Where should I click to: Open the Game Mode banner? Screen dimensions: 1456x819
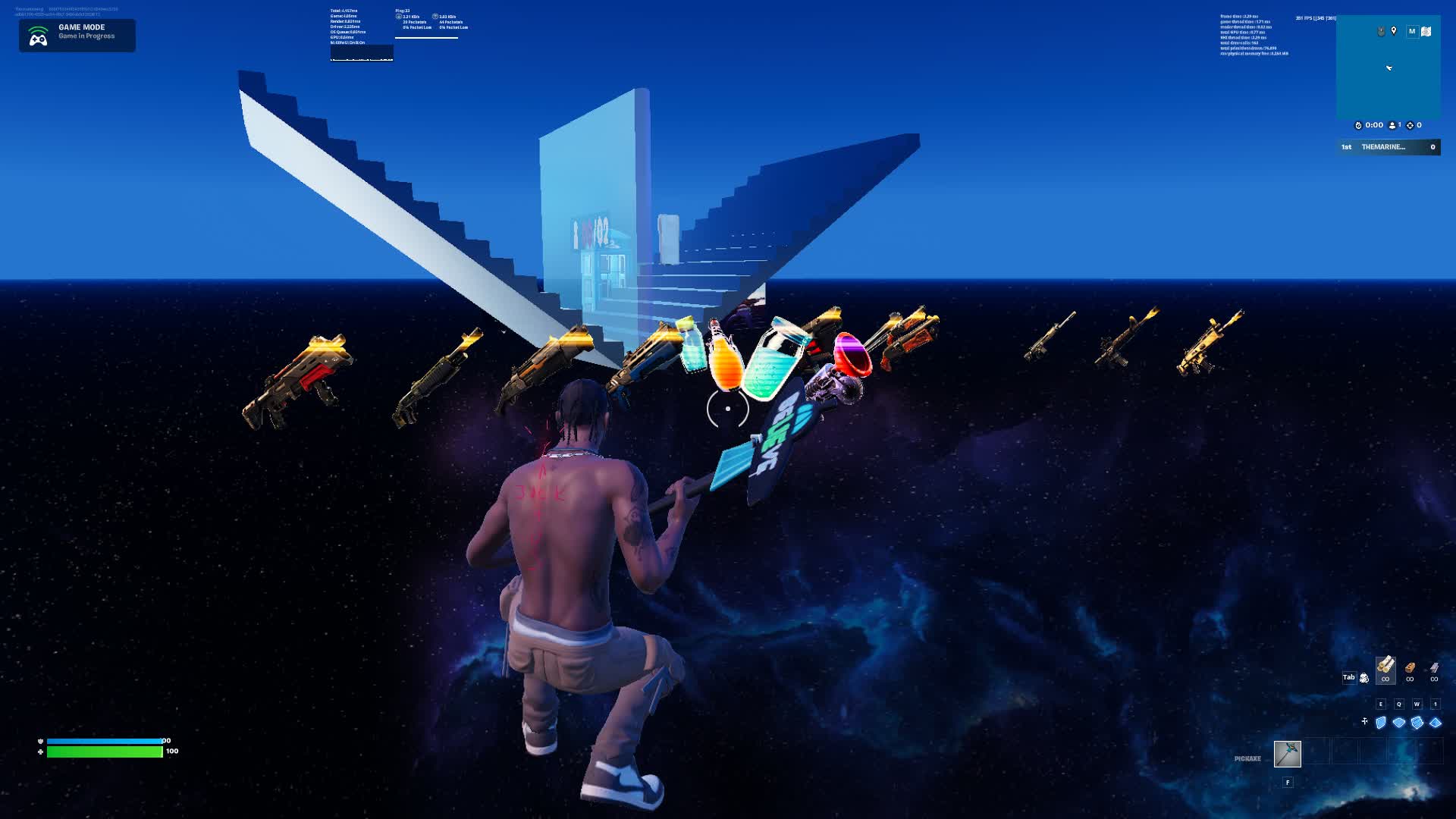pyautogui.click(x=76, y=35)
